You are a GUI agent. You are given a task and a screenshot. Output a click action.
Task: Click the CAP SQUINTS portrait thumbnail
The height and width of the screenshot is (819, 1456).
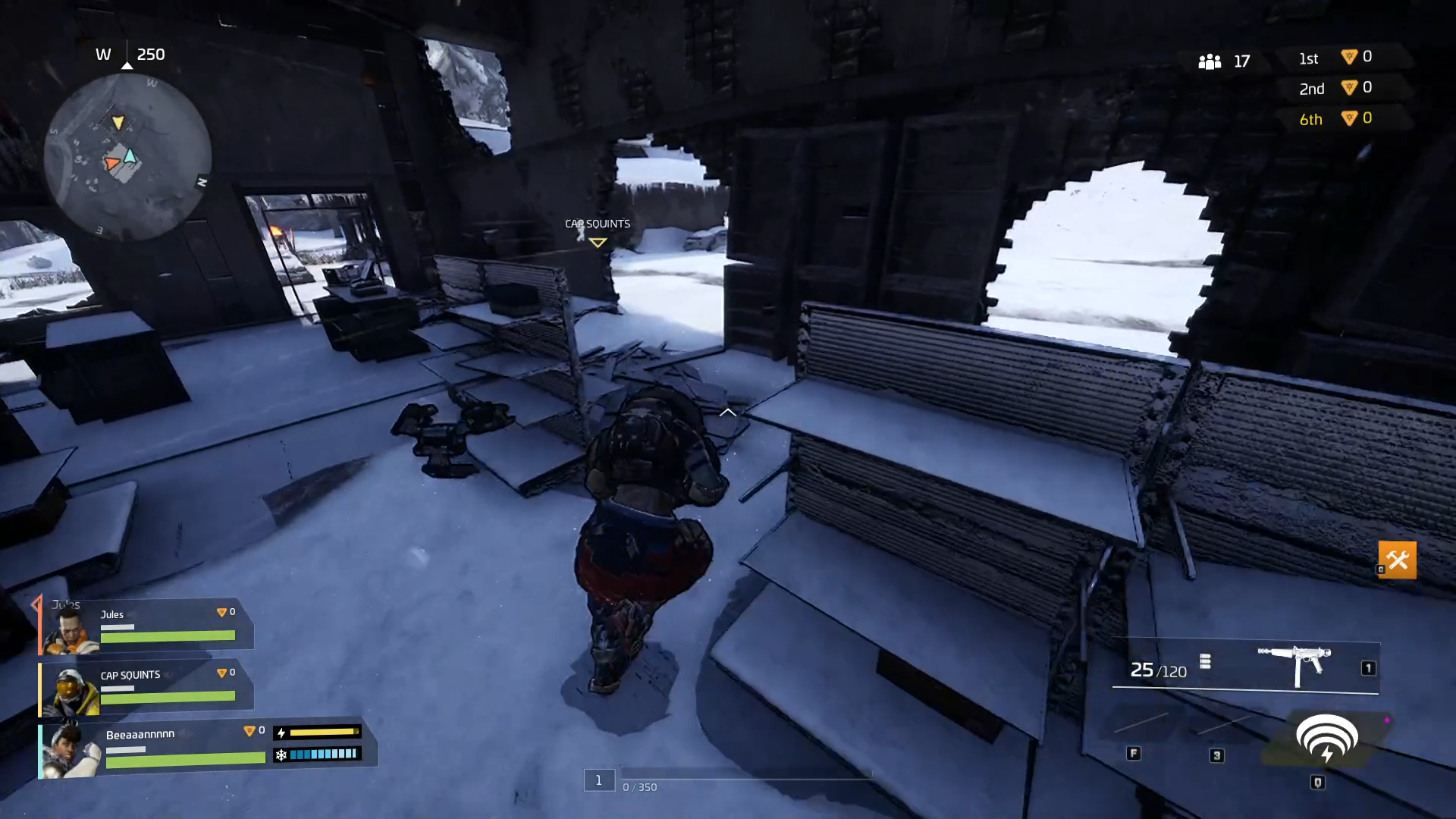[x=70, y=691]
